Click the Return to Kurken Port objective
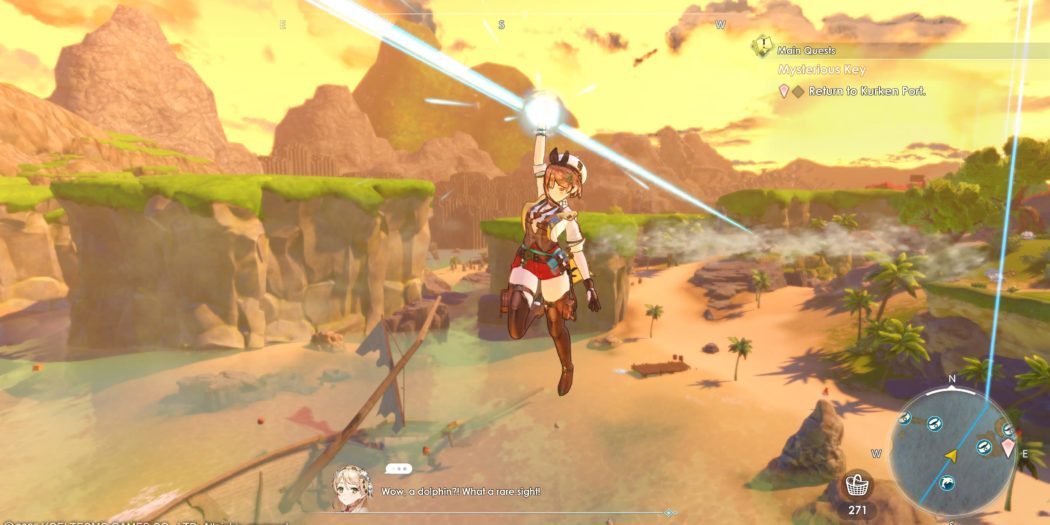The image size is (1050, 525). [x=866, y=91]
